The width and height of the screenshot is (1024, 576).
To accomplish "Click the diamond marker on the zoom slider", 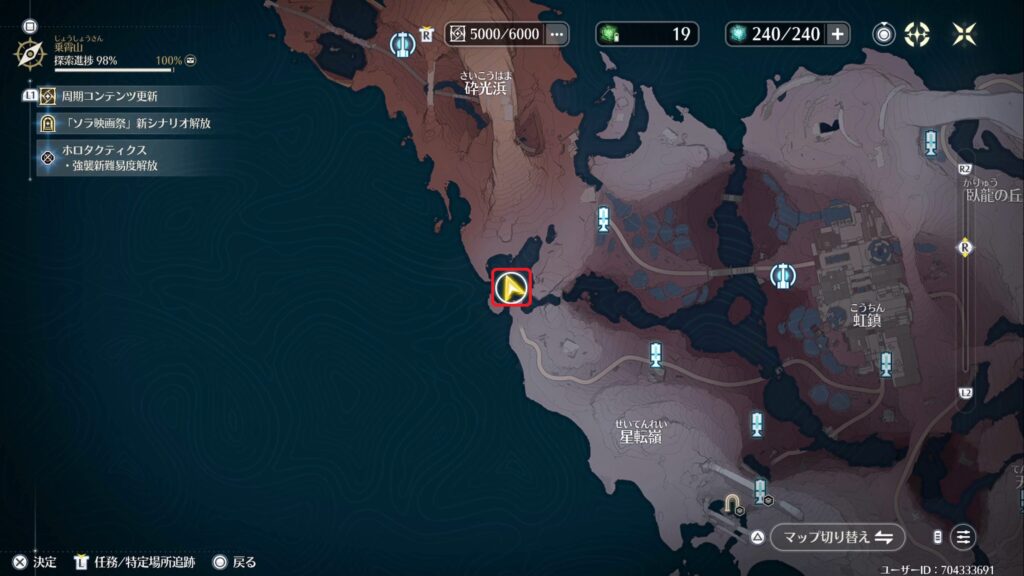I will tap(965, 247).
